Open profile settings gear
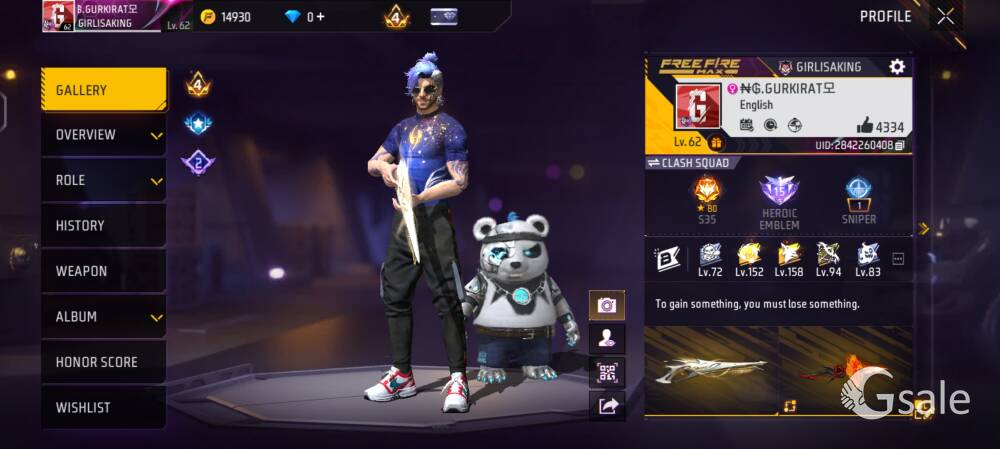 (x=897, y=67)
